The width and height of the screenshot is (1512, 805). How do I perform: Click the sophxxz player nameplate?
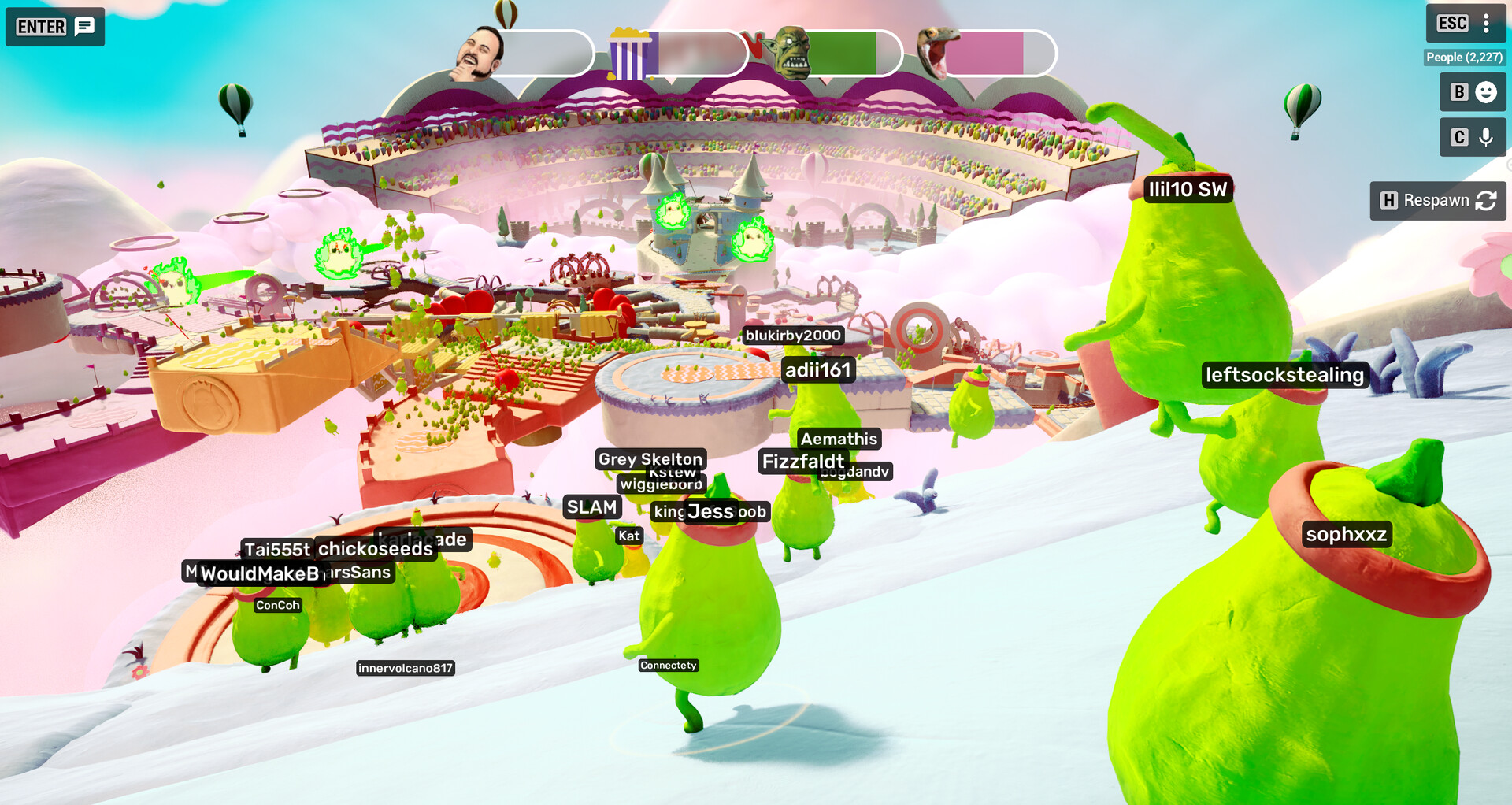click(1348, 533)
